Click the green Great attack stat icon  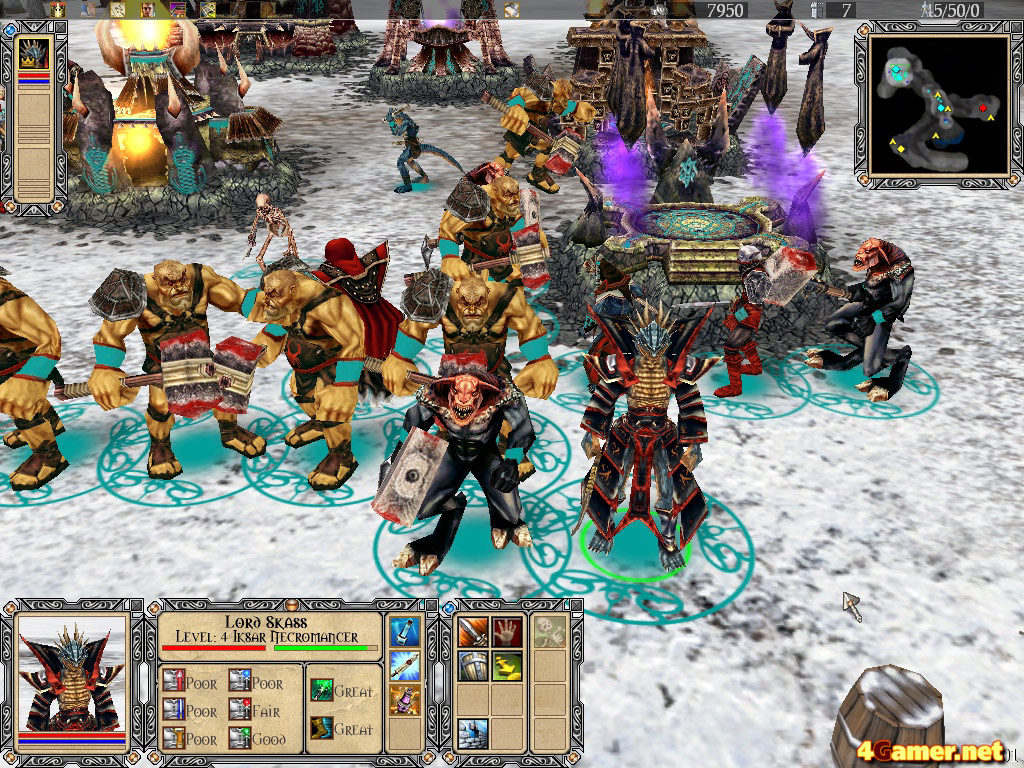click(x=321, y=690)
